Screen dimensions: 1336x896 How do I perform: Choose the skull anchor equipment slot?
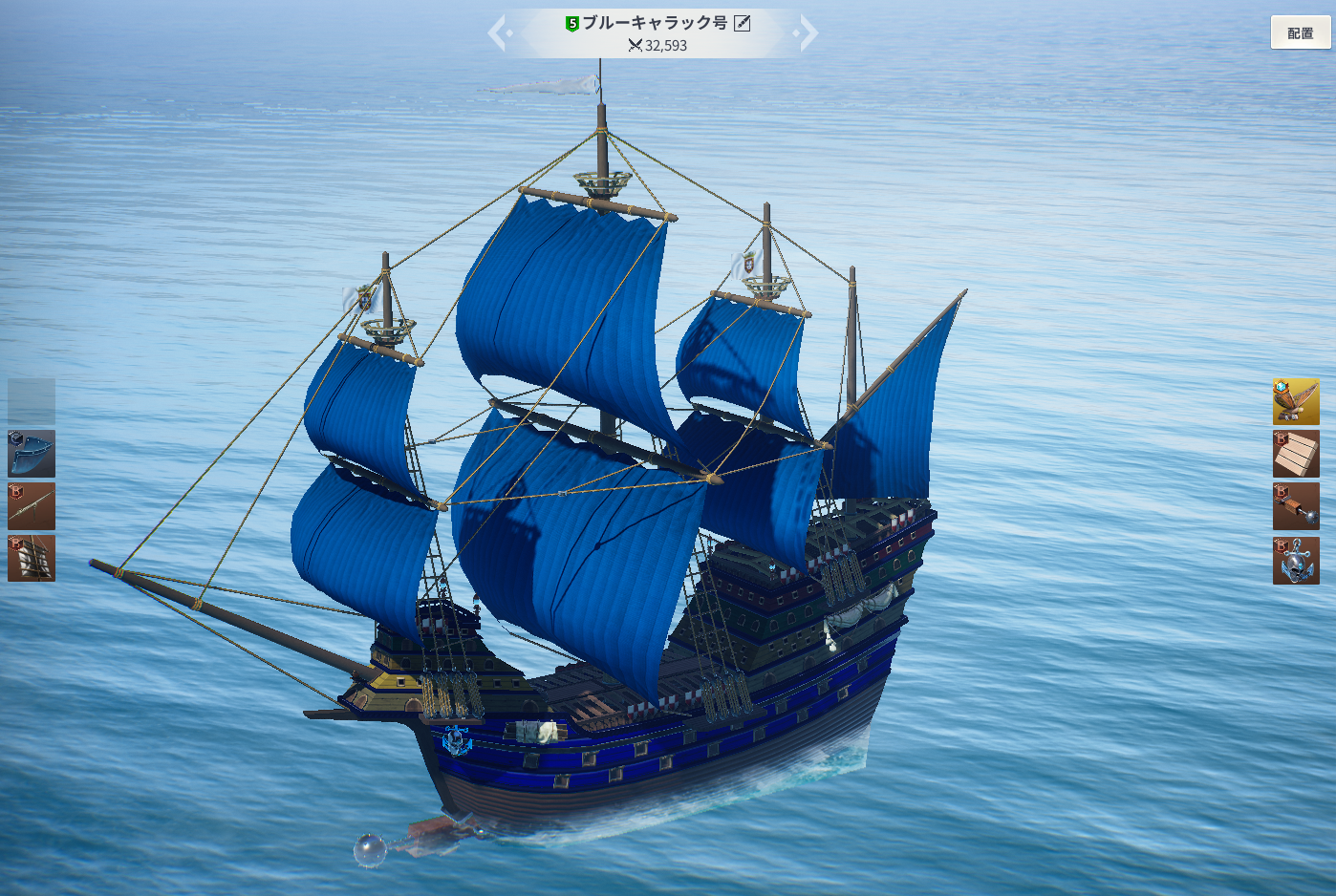pos(1296,560)
